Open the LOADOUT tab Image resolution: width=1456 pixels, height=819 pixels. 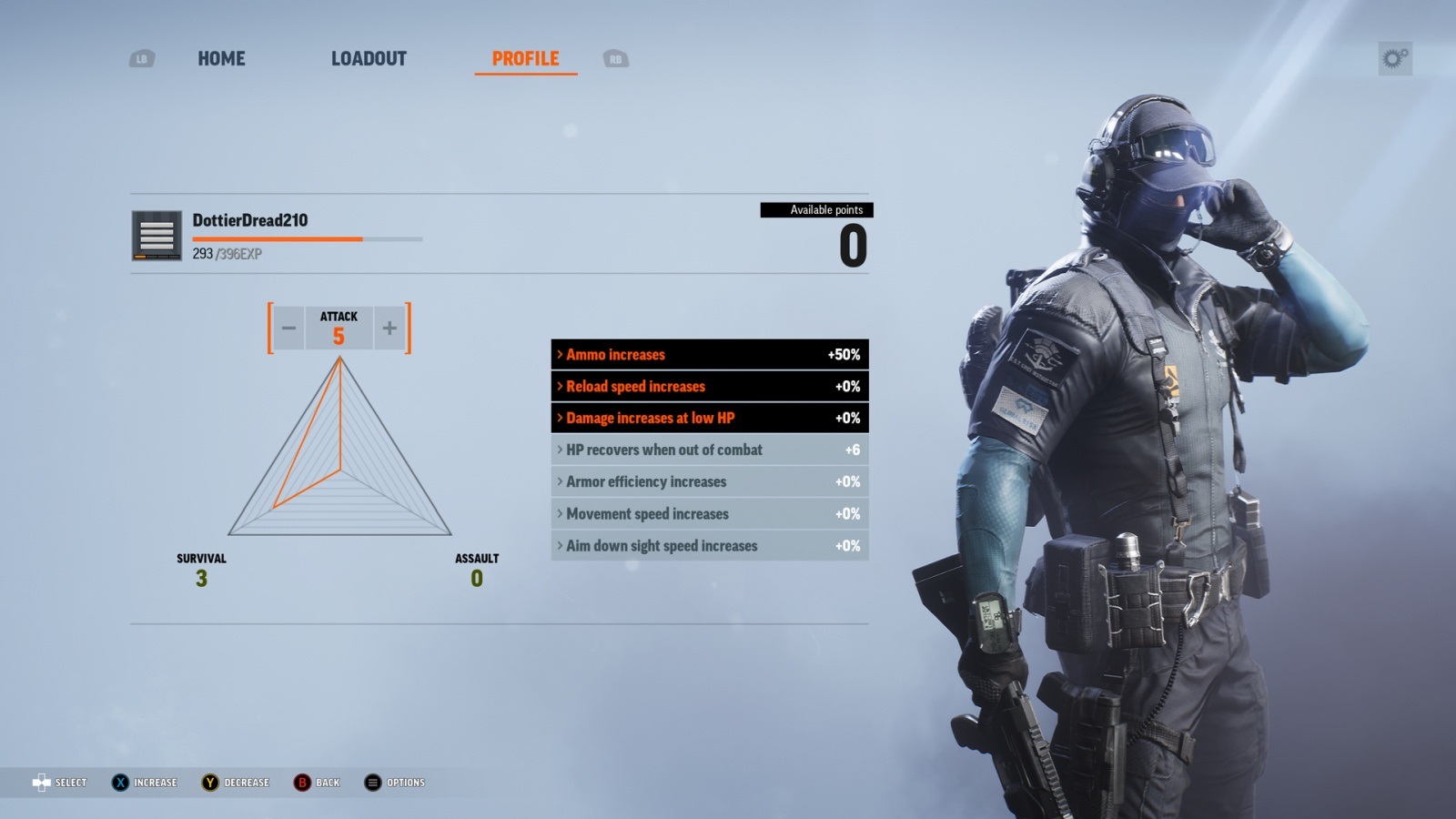click(369, 59)
